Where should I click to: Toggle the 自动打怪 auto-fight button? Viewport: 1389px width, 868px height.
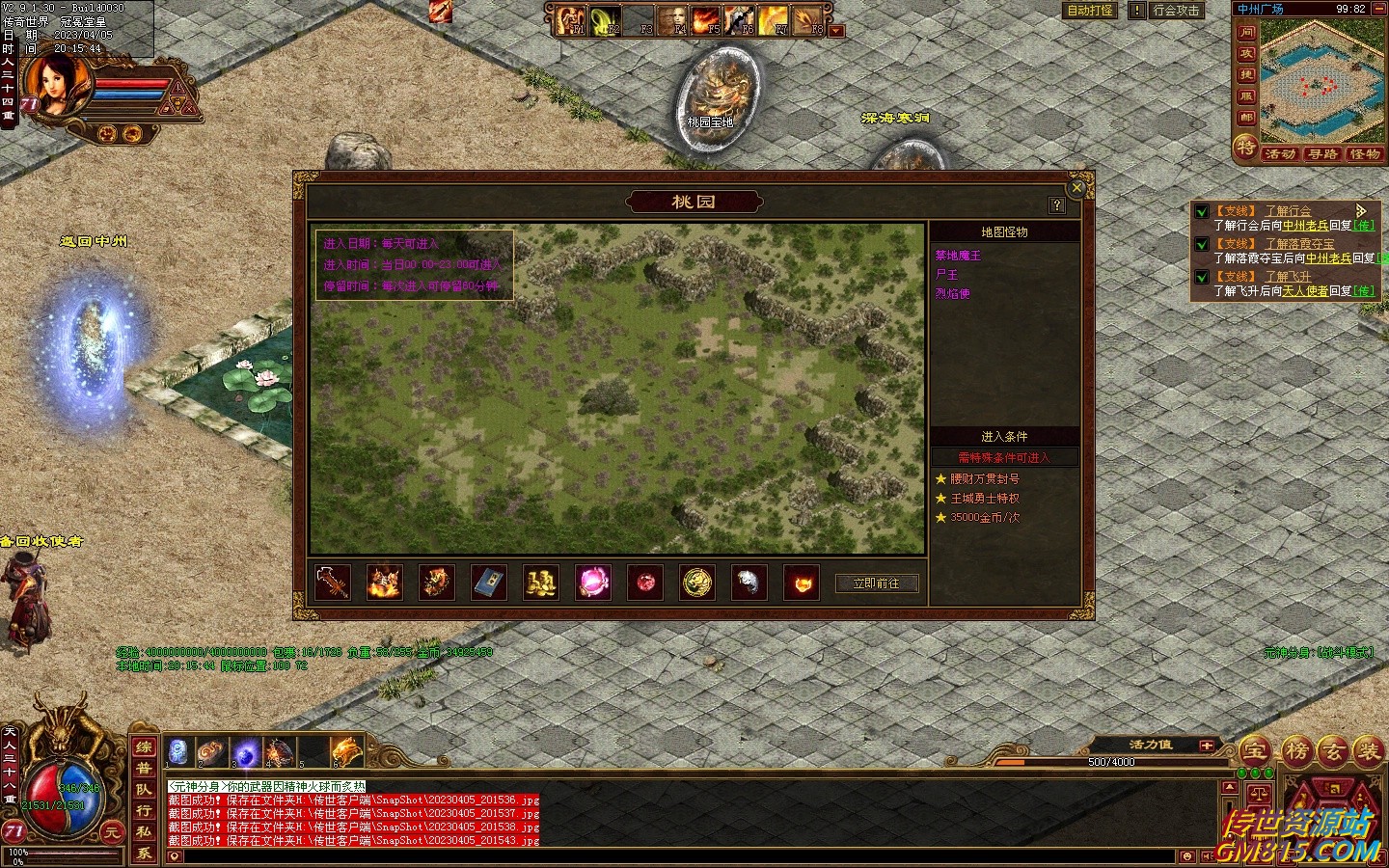1090,11
